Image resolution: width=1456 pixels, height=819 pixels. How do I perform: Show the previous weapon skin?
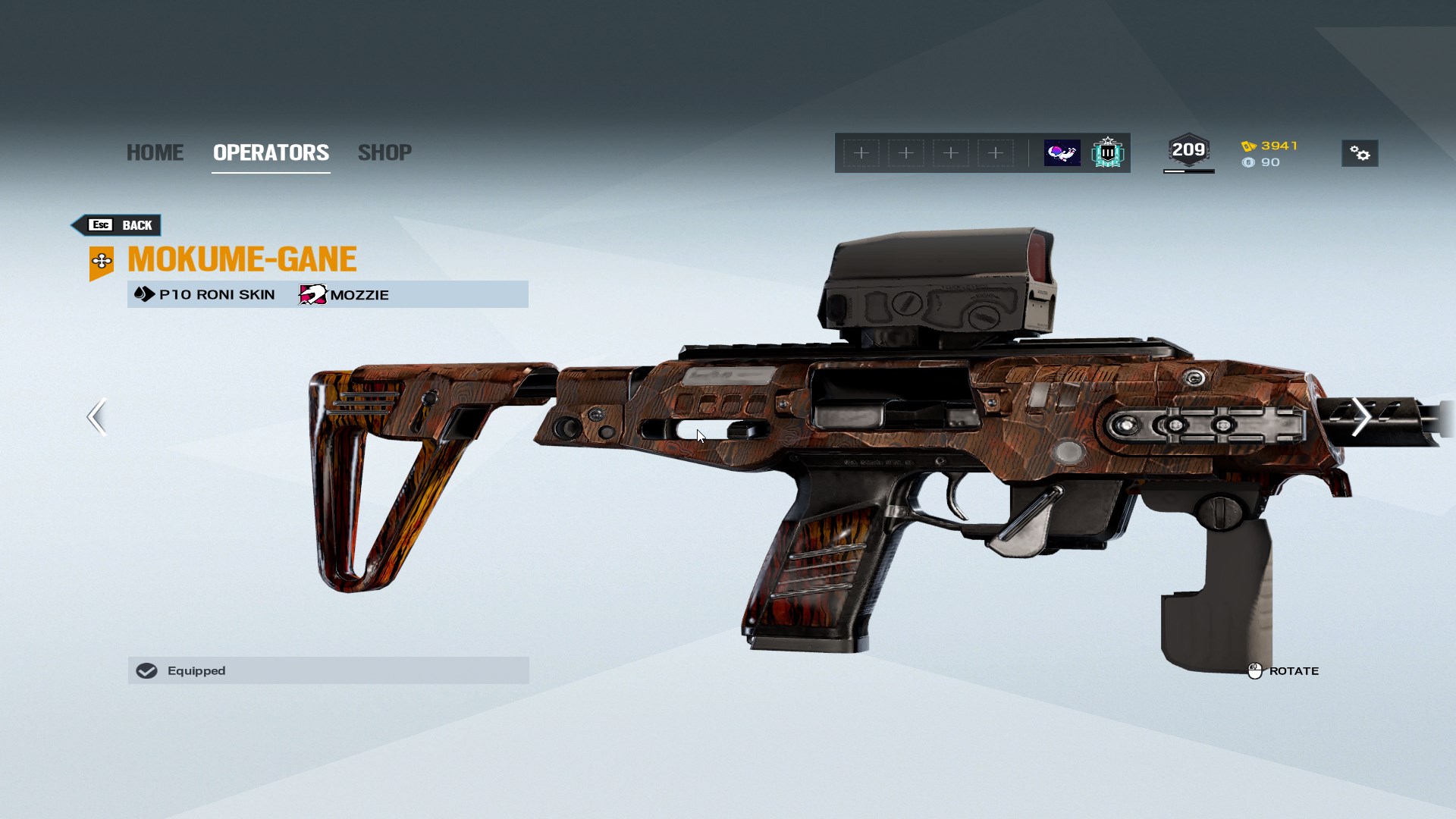tap(96, 416)
